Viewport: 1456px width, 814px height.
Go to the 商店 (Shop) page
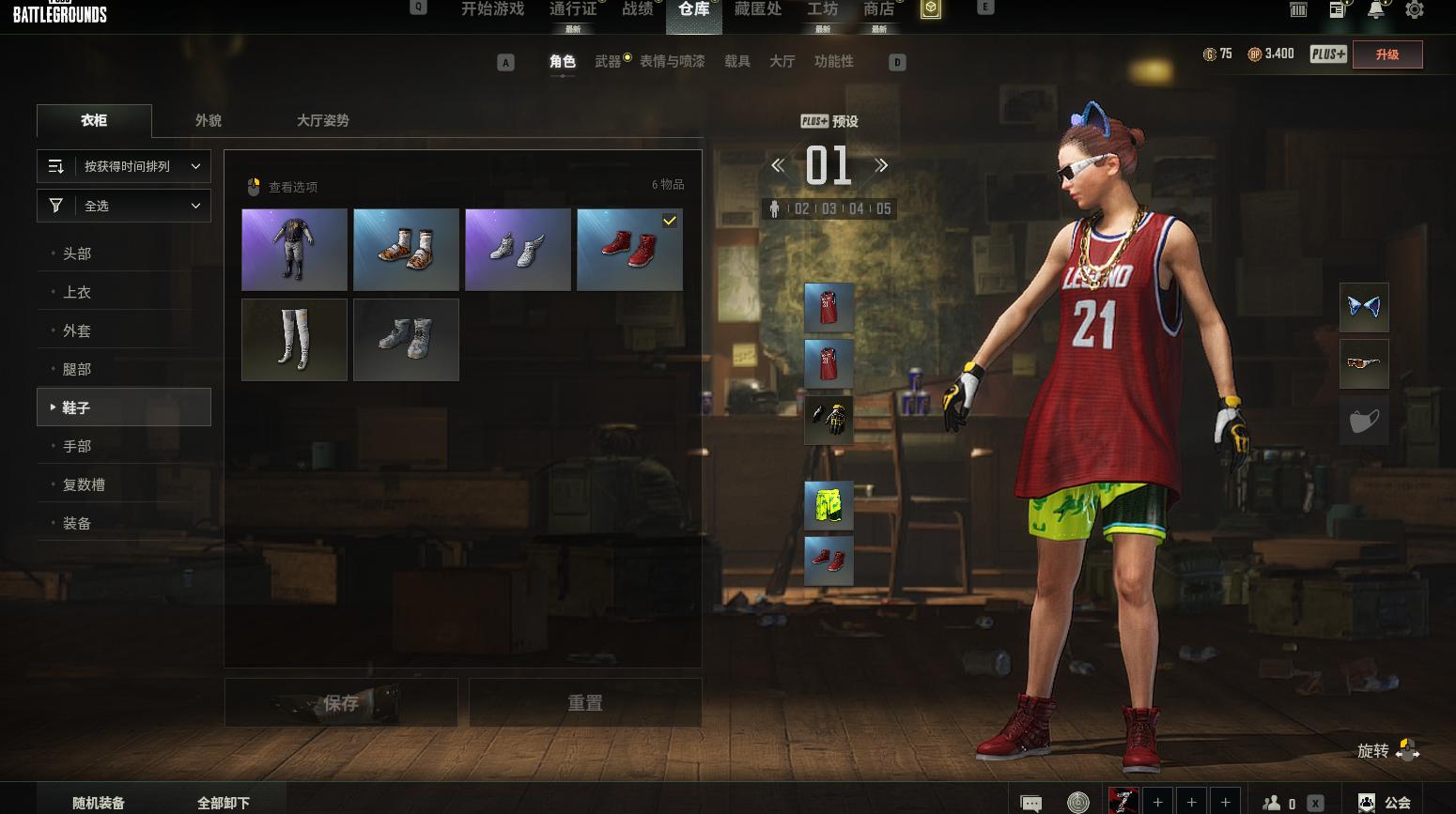[x=879, y=9]
